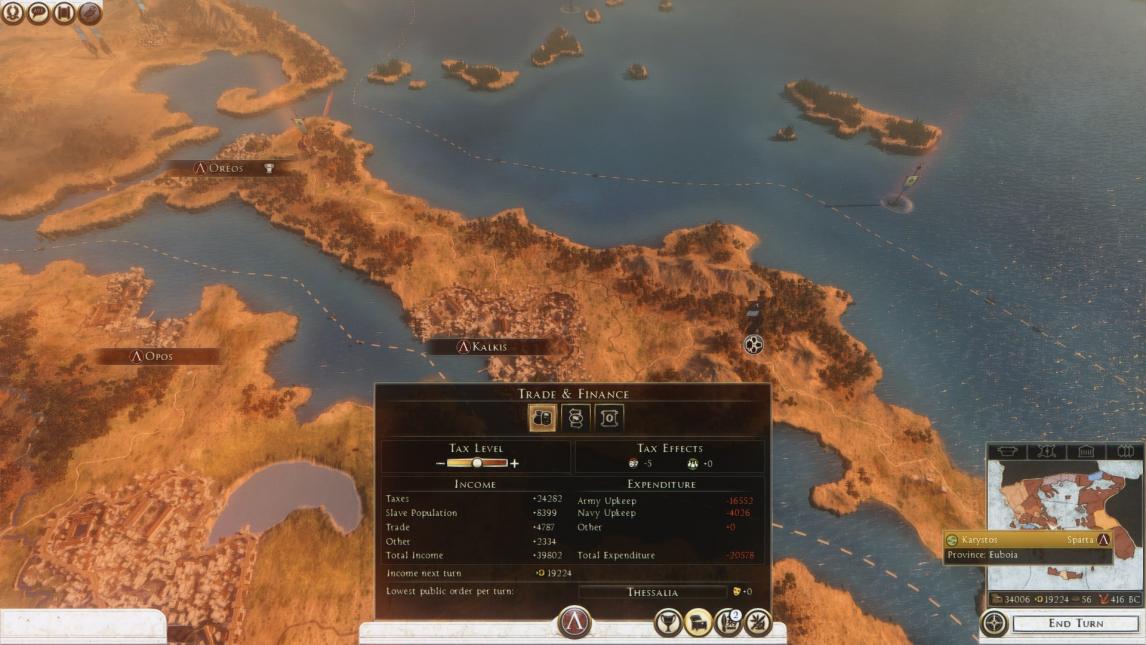Image resolution: width=1146 pixels, height=645 pixels.
Task: Increase tax level with the plus button
Action: 515,463
